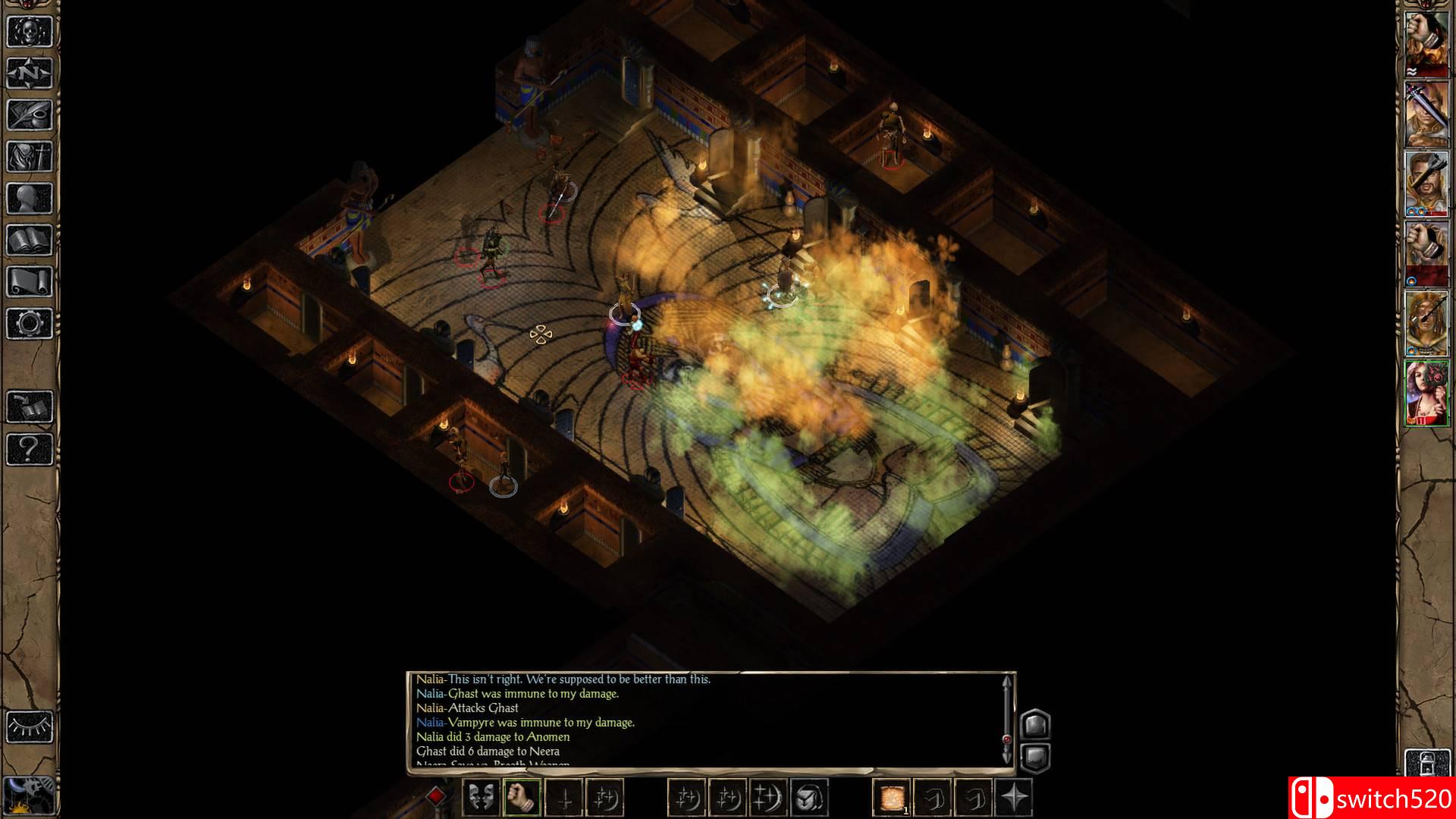Open the skull return-to-game button
The height and width of the screenshot is (819, 1456).
pyautogui.click(x=30, y=32)
